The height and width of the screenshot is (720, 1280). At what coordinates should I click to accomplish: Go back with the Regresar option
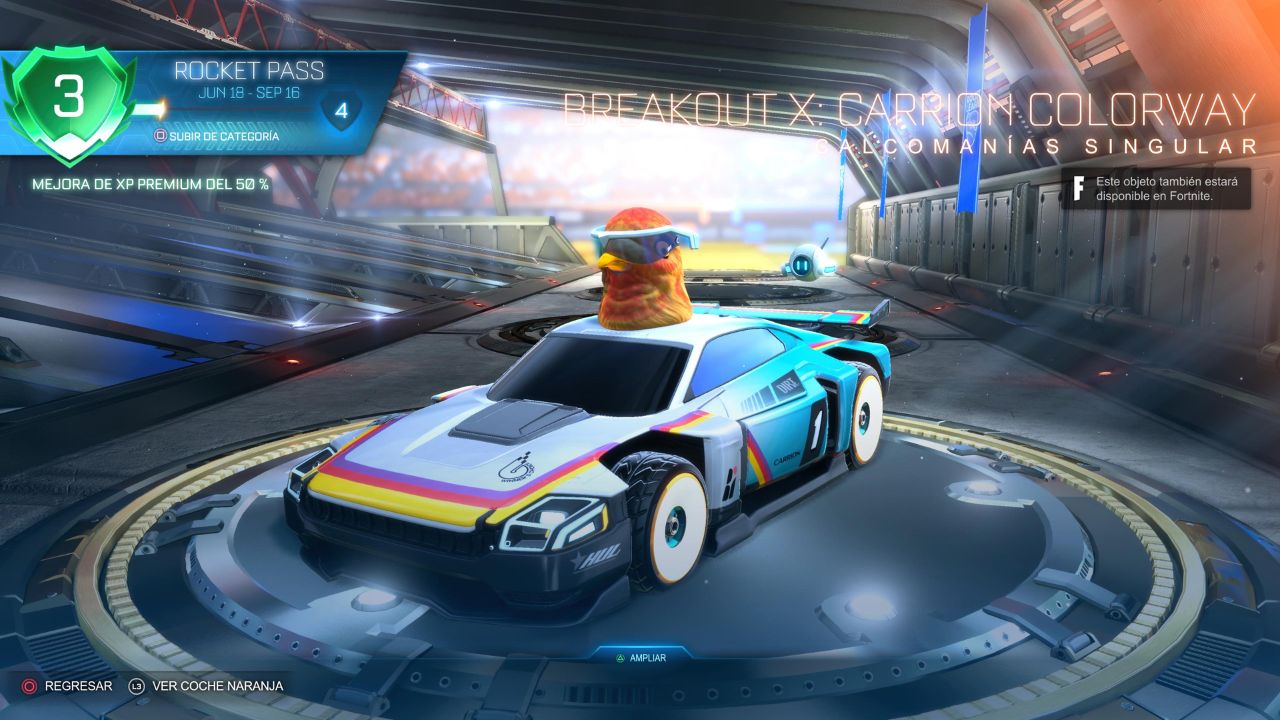point(68,686)
